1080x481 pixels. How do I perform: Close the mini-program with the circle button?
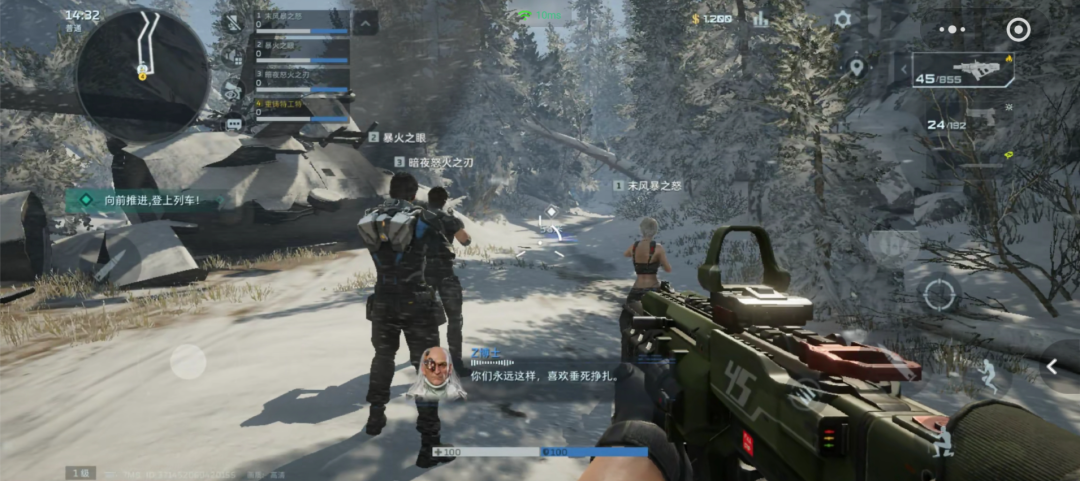pos(1018,30)
